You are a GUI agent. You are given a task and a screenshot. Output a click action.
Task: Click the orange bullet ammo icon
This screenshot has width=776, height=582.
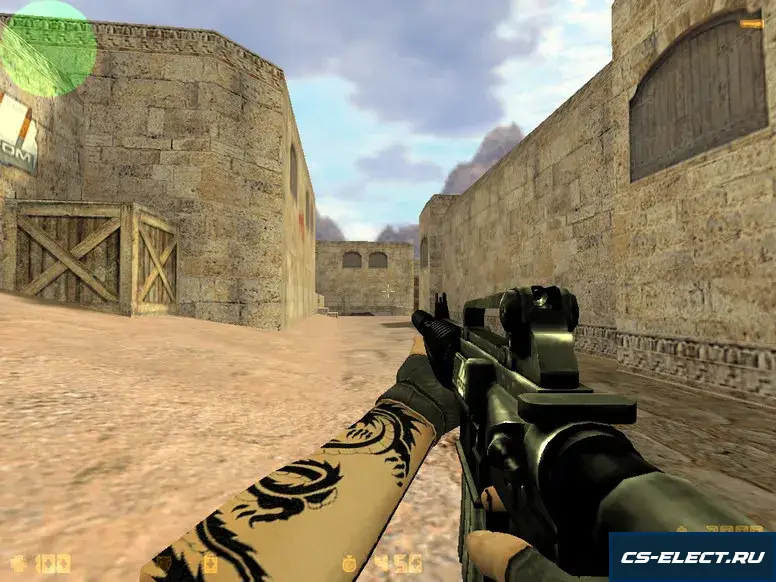[751, 23]
